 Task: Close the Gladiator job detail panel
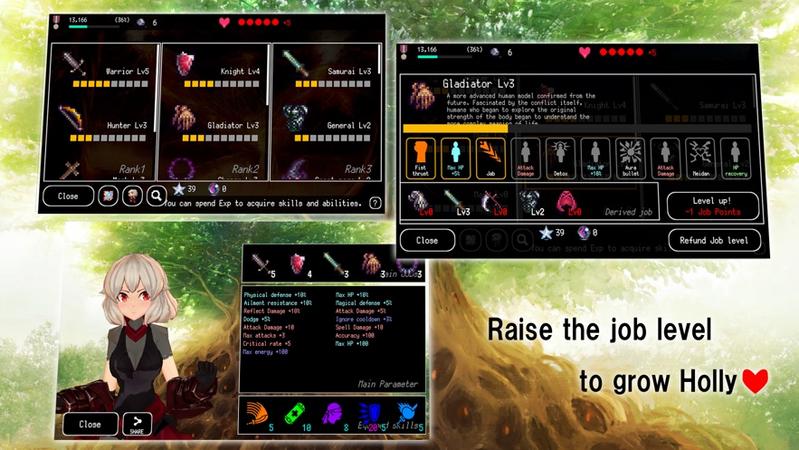point(427,241)
